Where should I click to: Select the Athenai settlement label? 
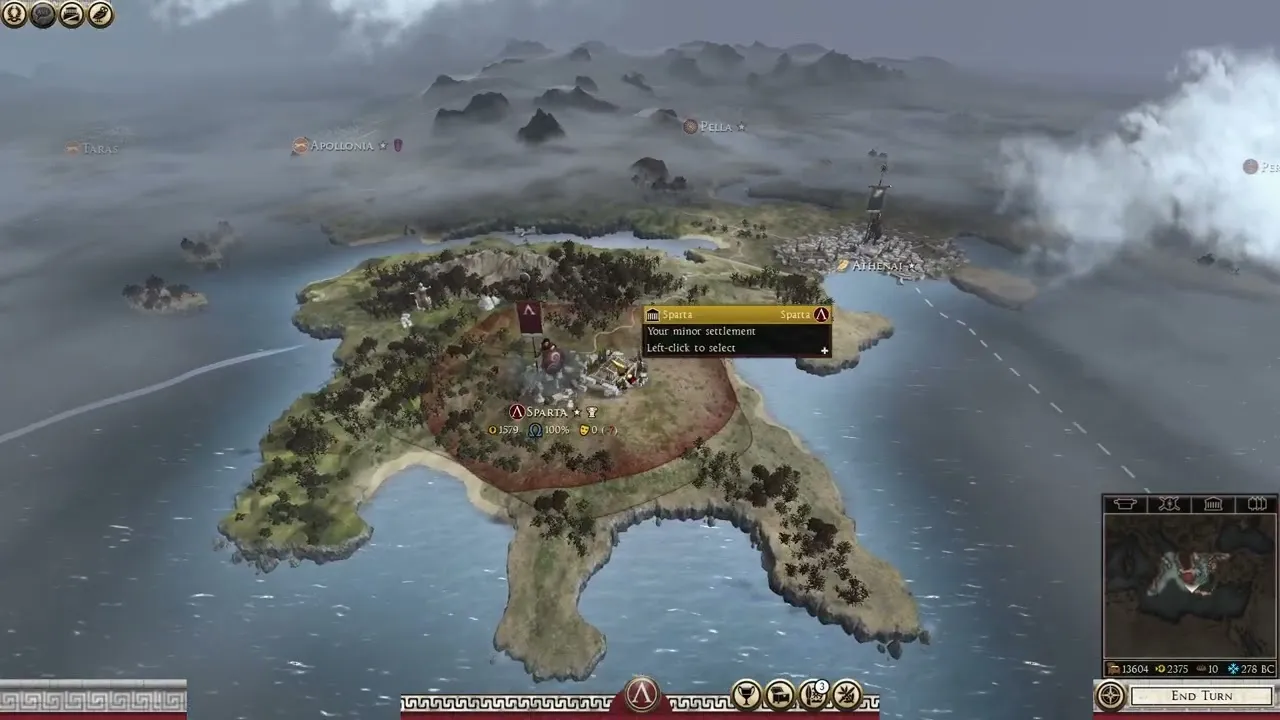tap(877, 266)
